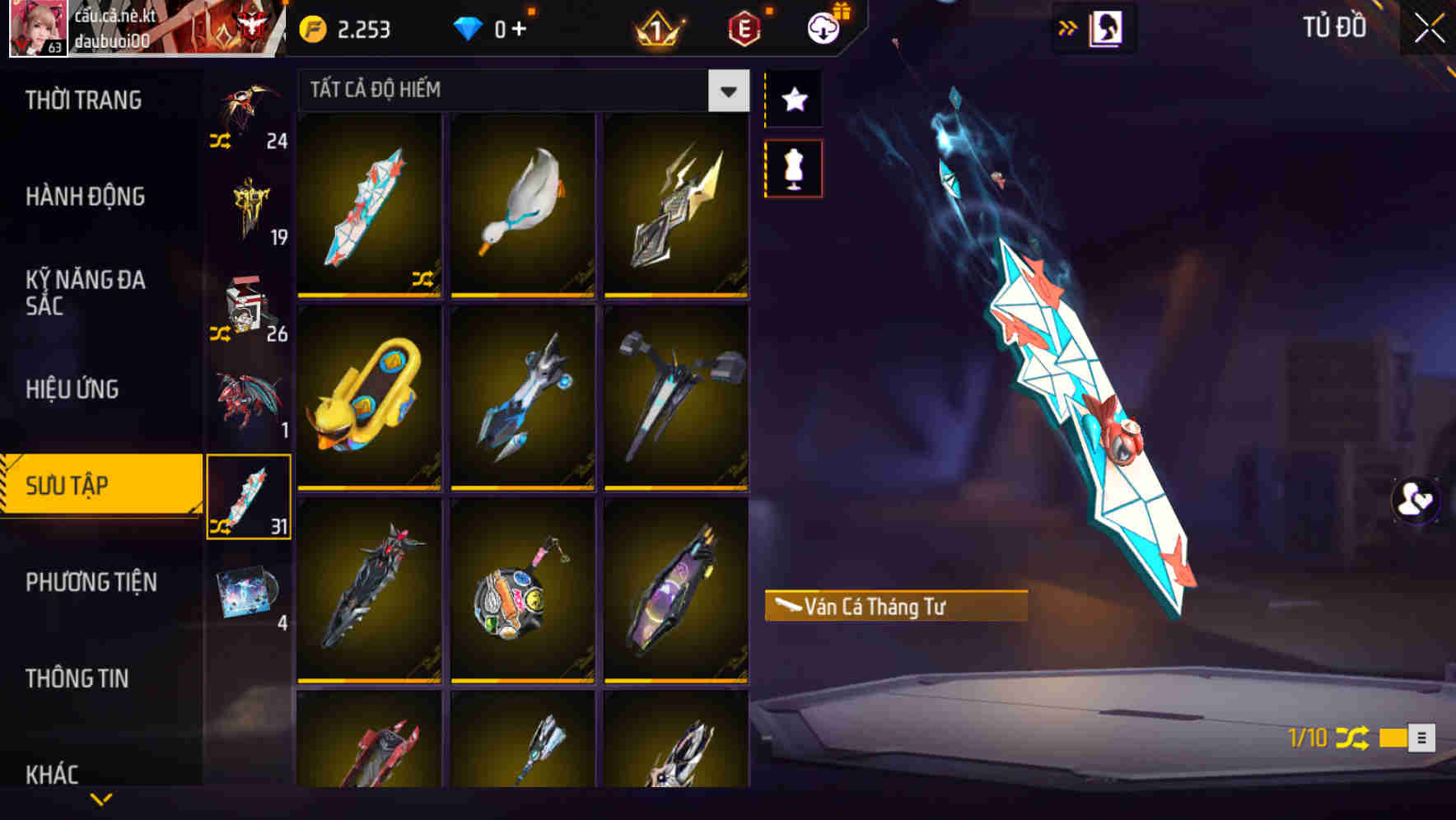The height and width of the screenshot is (820, 1456).
Task: Toggle random rotation on the first grid item
Action: coord(425,280)
